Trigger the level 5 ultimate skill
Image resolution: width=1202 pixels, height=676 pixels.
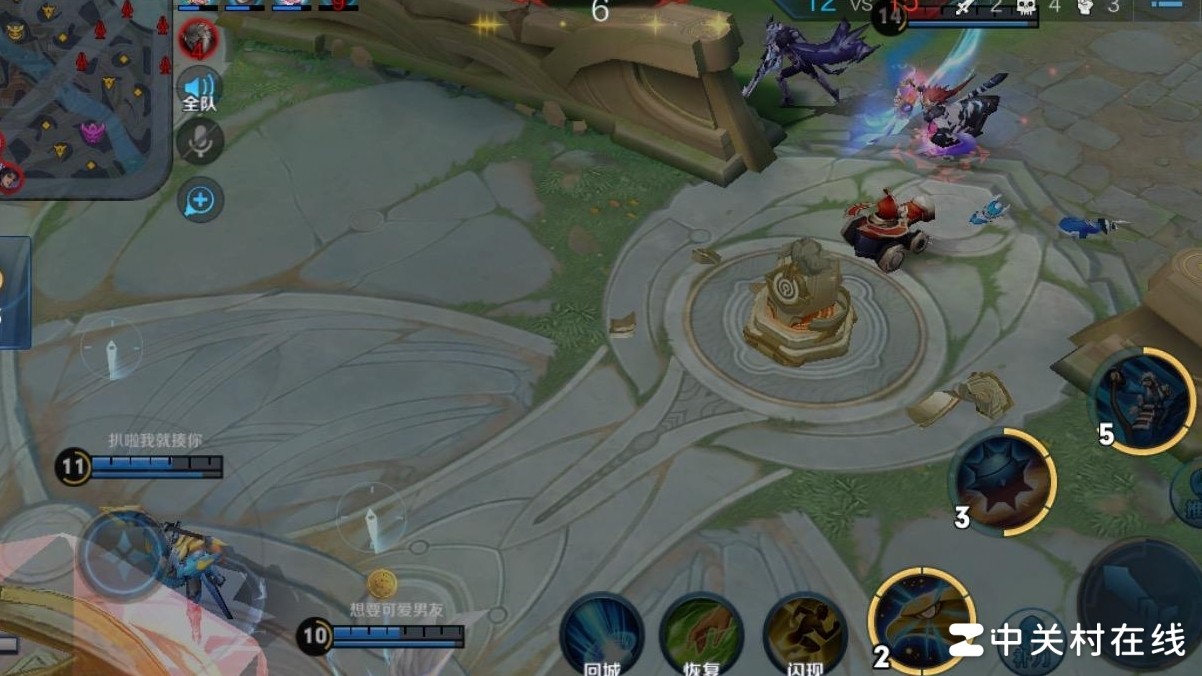click(1142, 400)
